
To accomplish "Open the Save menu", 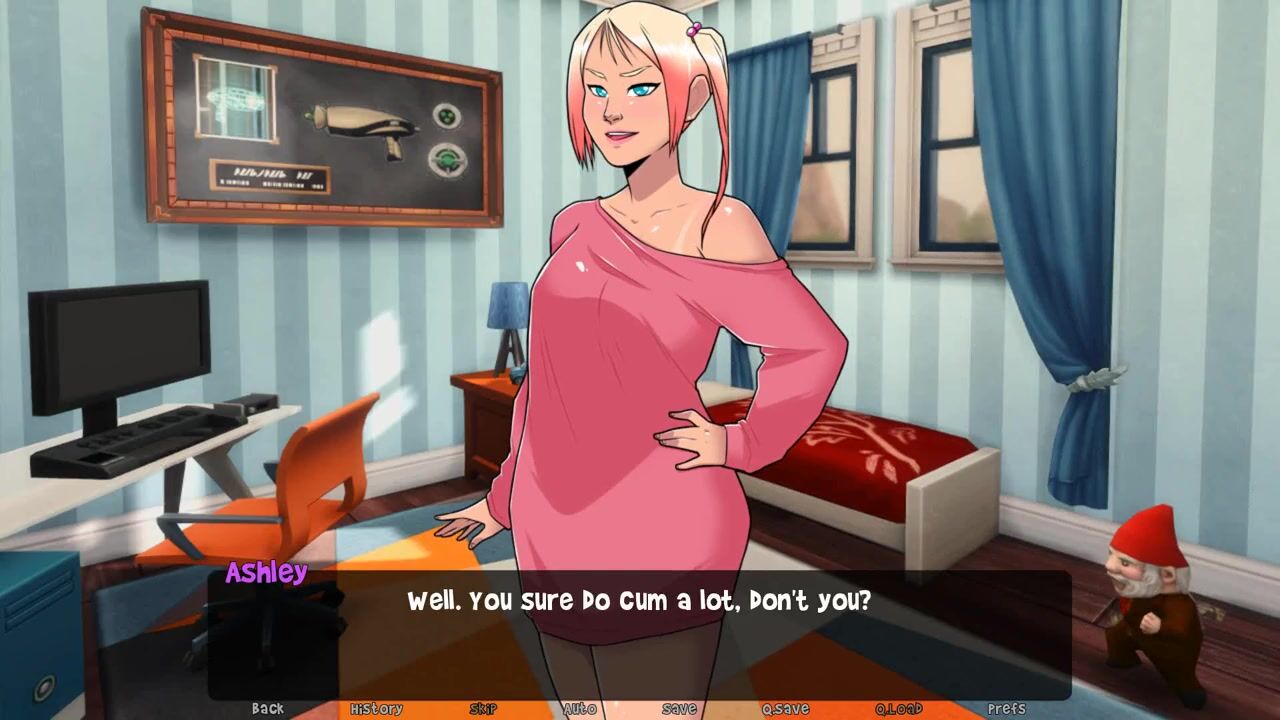I will 679,708.
